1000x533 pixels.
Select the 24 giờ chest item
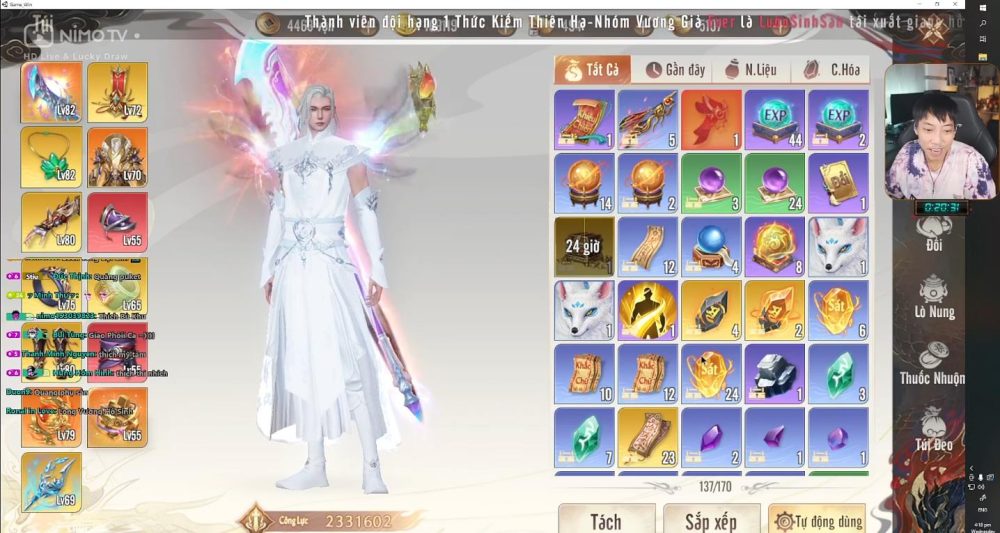(584, 247)
